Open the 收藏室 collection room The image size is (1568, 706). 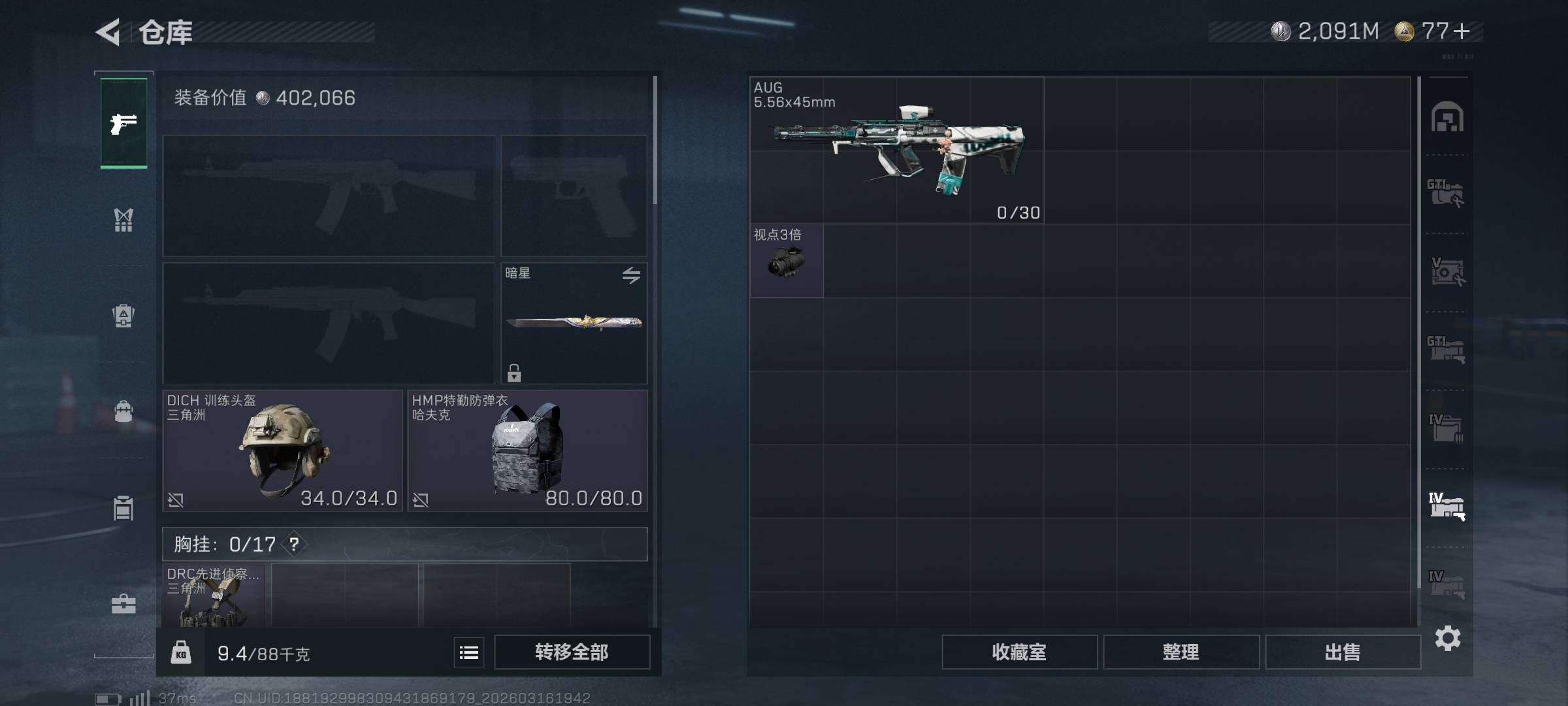(x=1019, y=652)
